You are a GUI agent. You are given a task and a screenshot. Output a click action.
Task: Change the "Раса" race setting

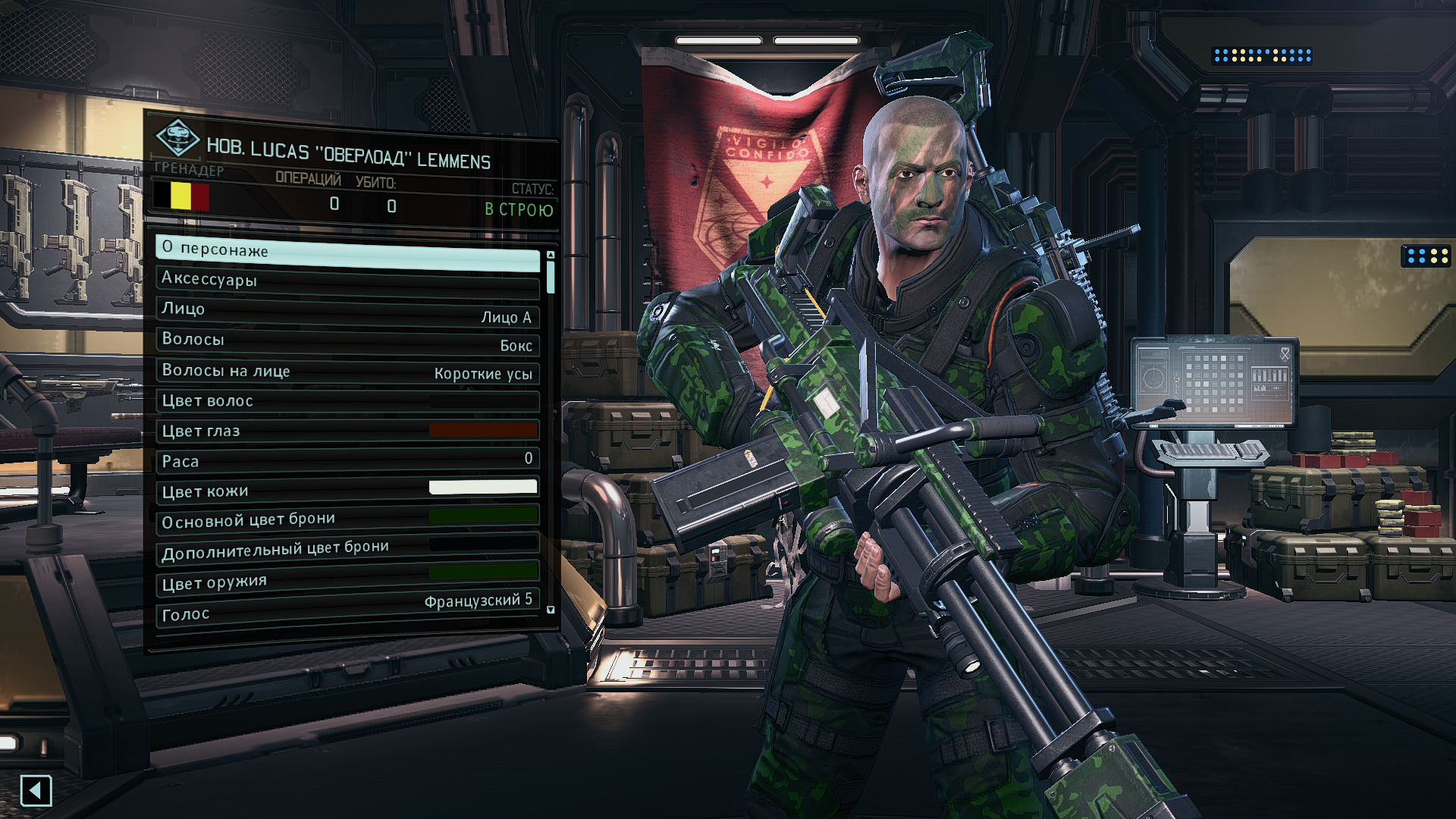347,460
